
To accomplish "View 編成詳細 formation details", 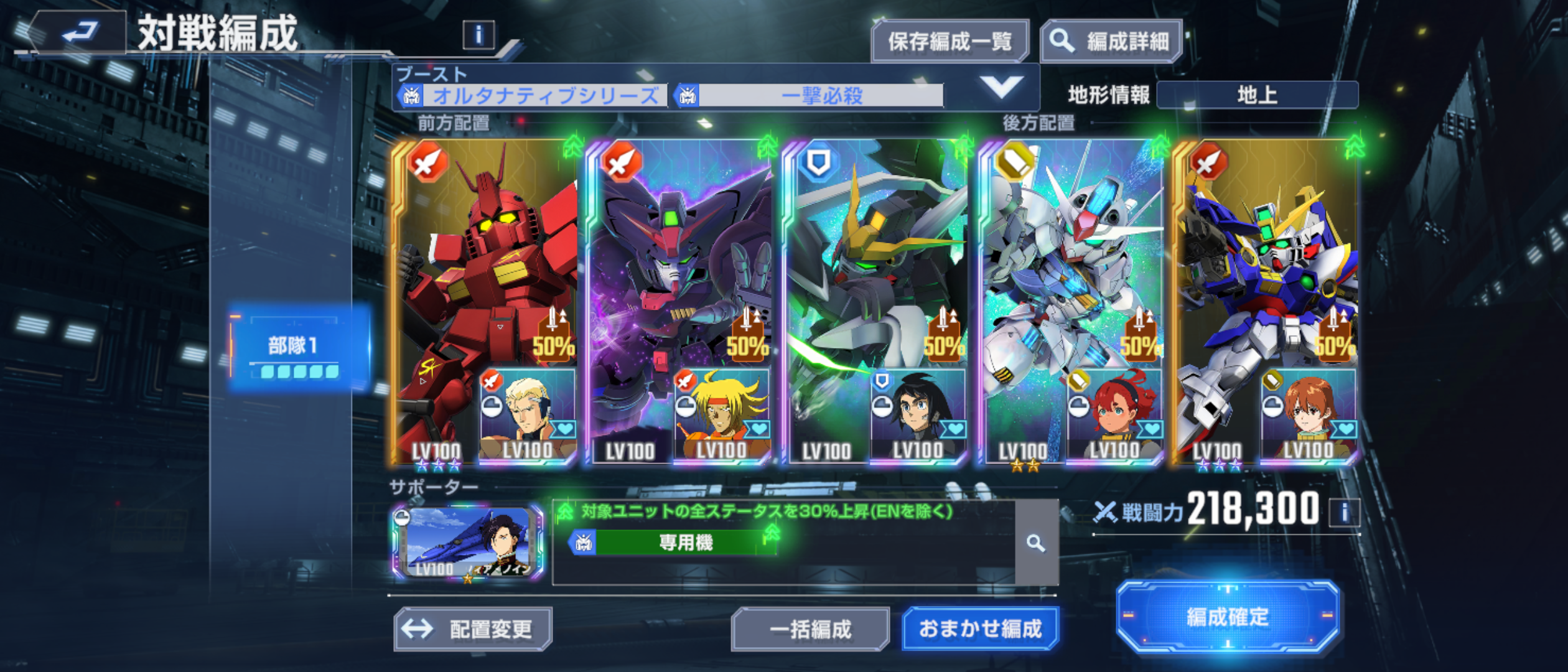I will 1111,42.
